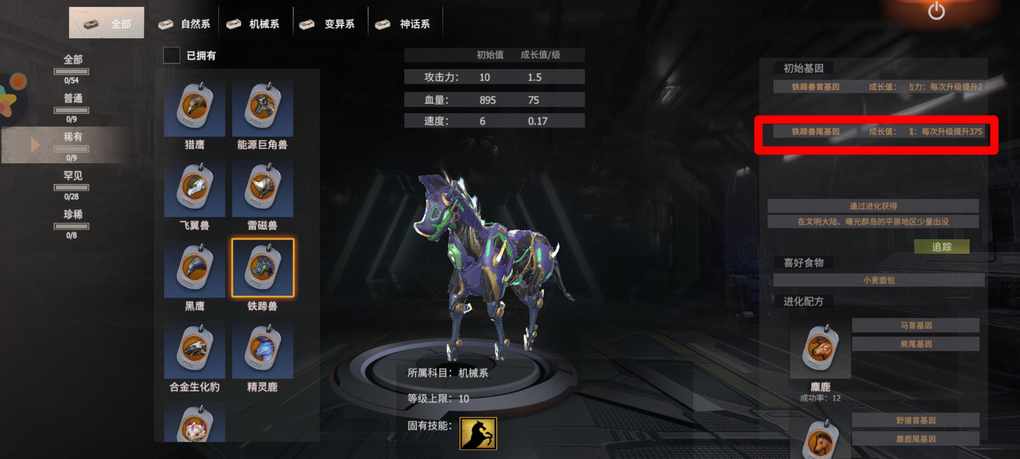The image size is (1020, 459).
Task: Select the 精灵鹿 gene tag
Action: click(262, 350)
